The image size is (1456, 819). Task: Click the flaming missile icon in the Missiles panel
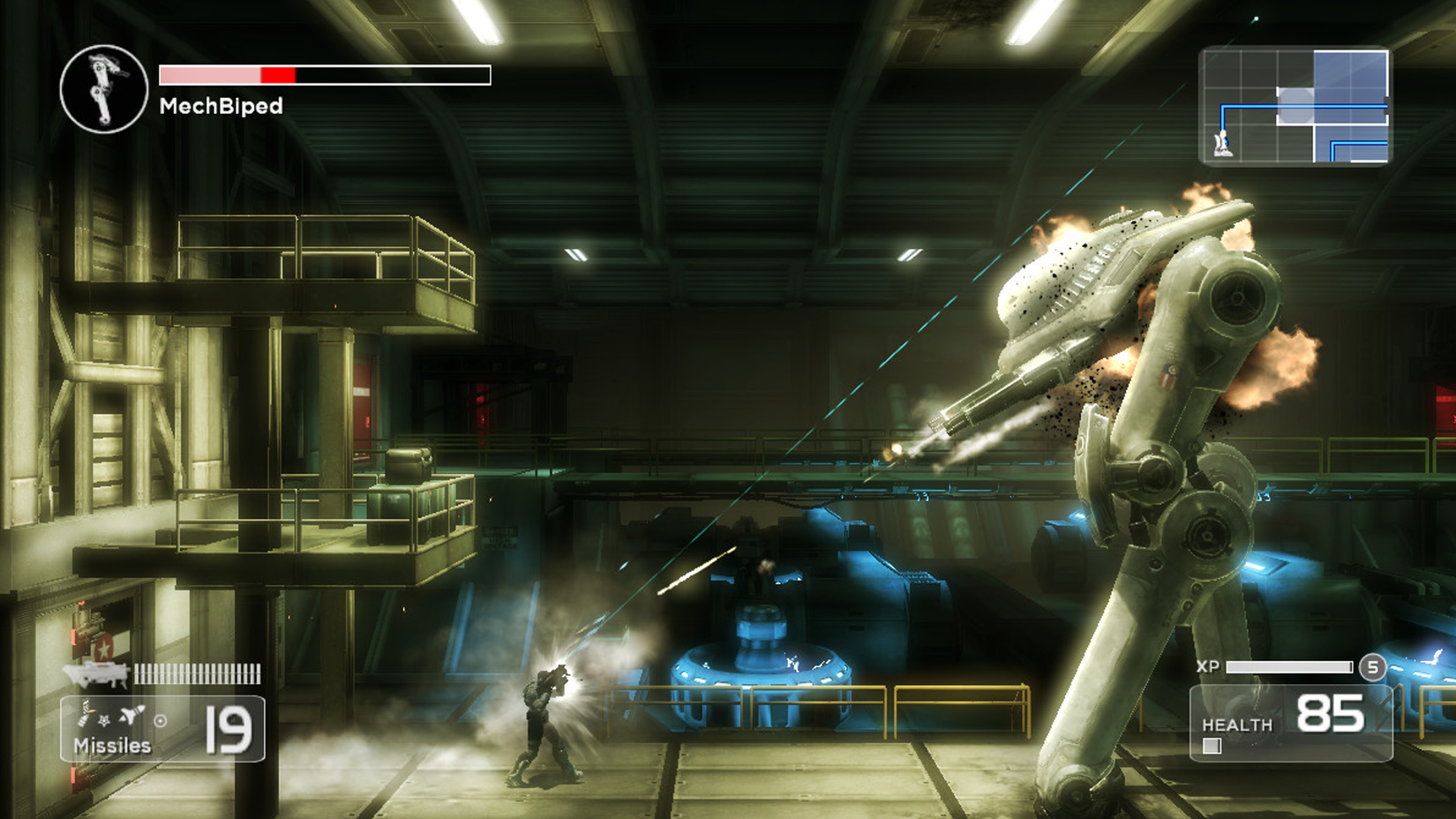[86, 710]
